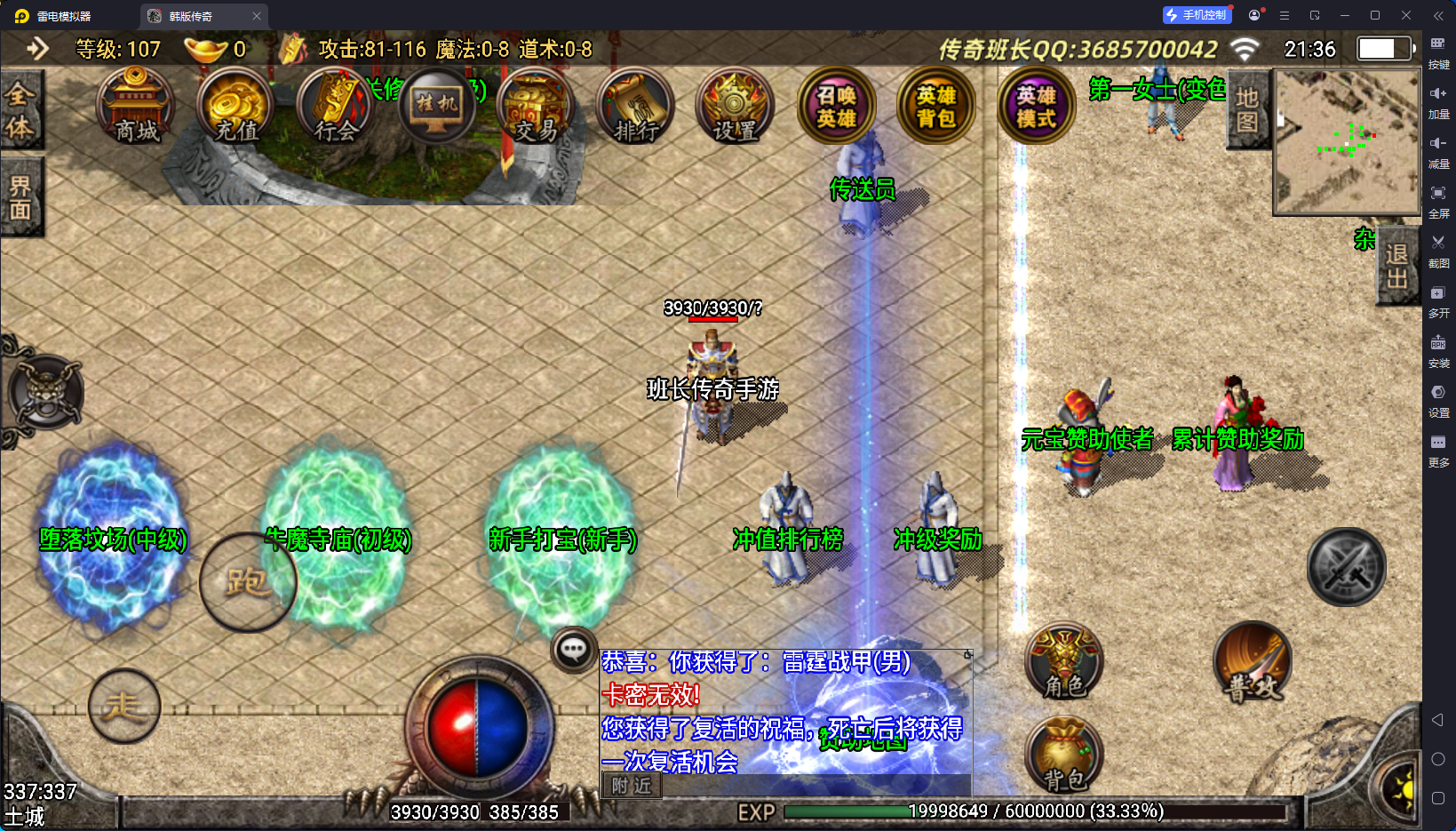Toggle 挂机 auto-battle mode
The width and height of the screenshot is (1456, 831).
pos(436,107)
